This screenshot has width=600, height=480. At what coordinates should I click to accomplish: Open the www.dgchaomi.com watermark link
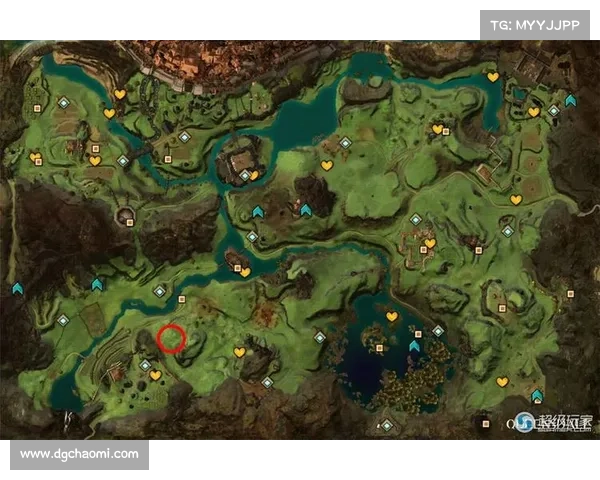pos(80,454)
